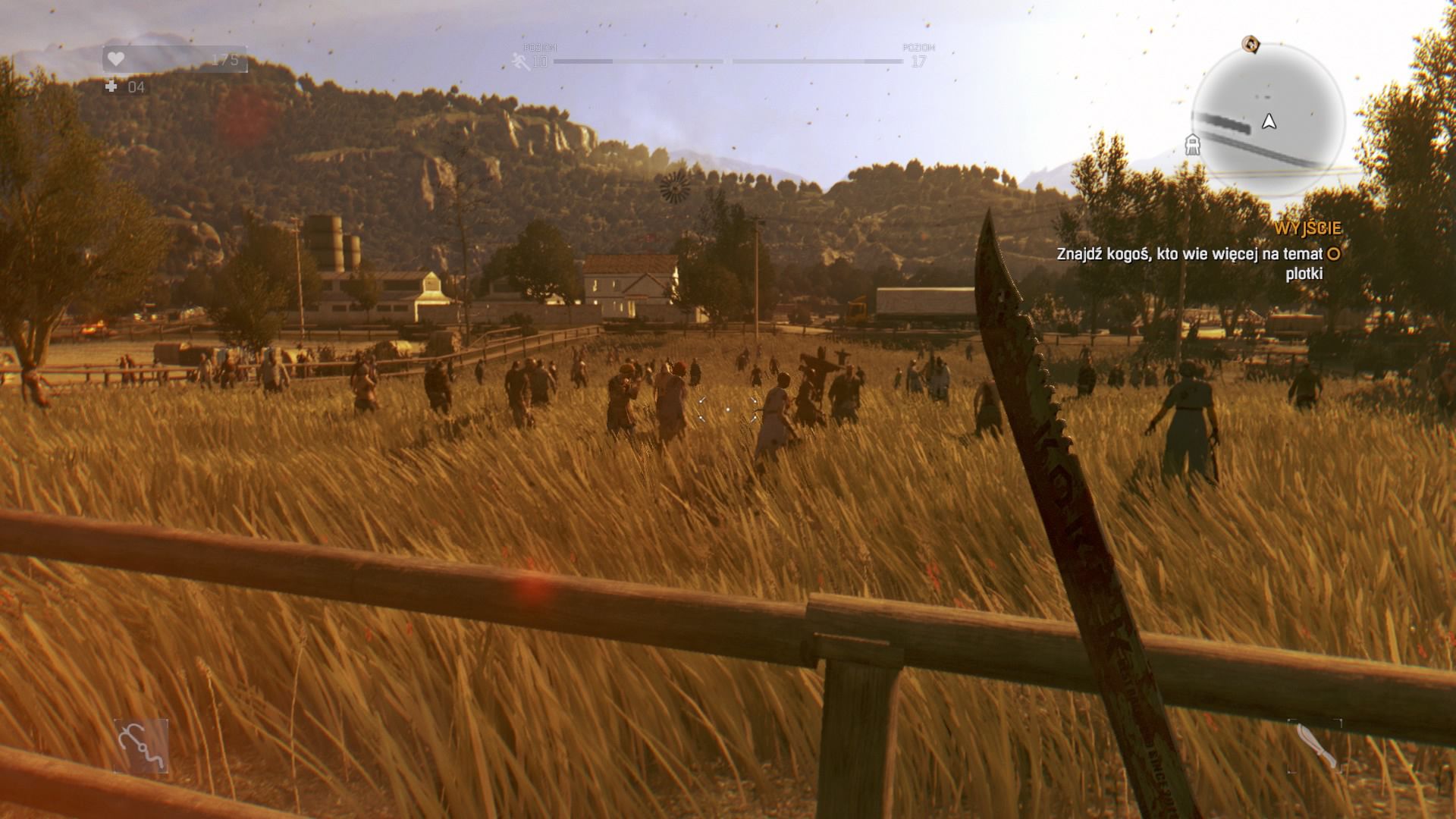Click the medkit icon showing 04
Viewport: 1456px width, 819px height.
click(121, 86)
